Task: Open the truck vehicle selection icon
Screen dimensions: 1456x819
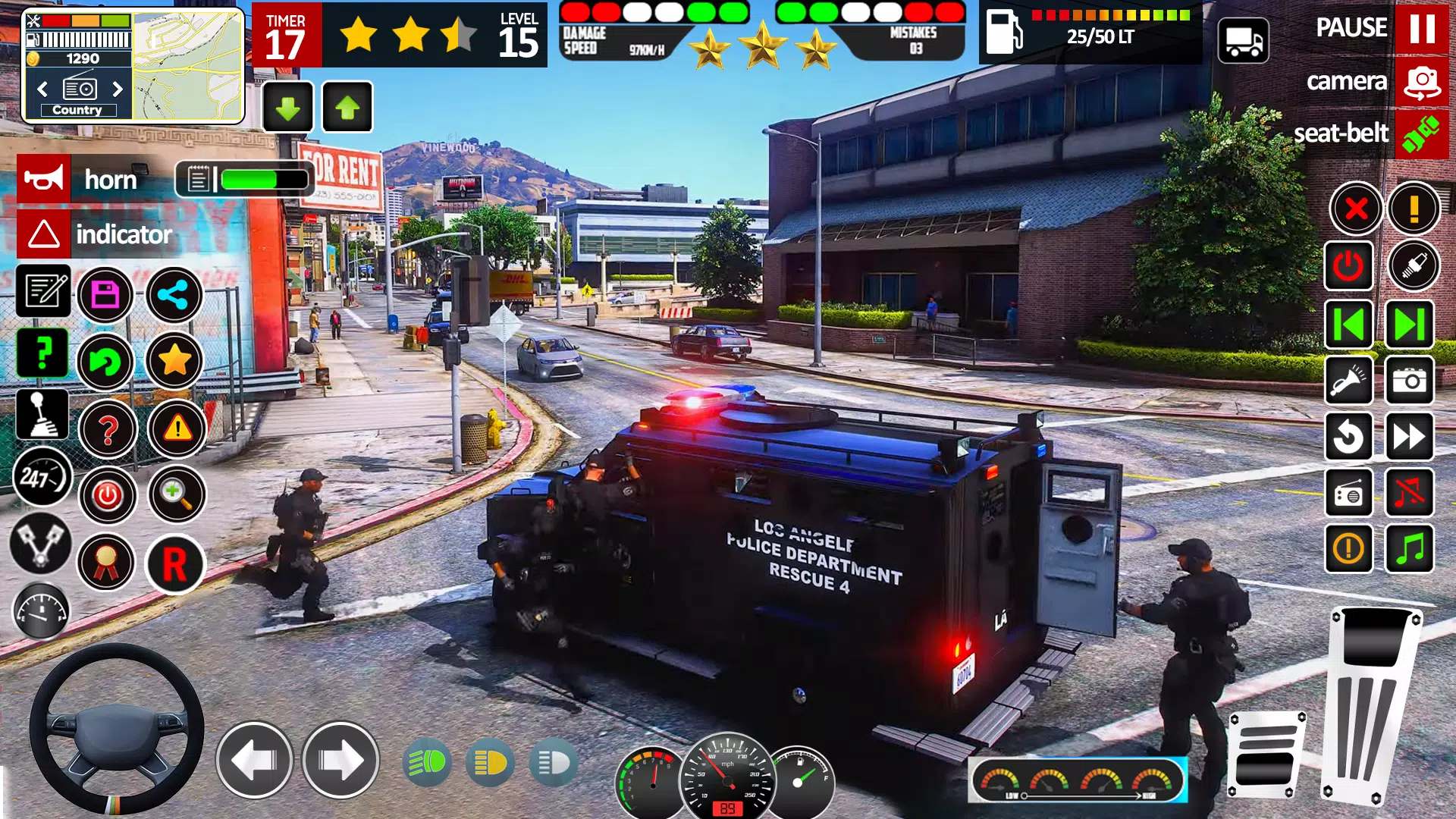Action: 1243,41
